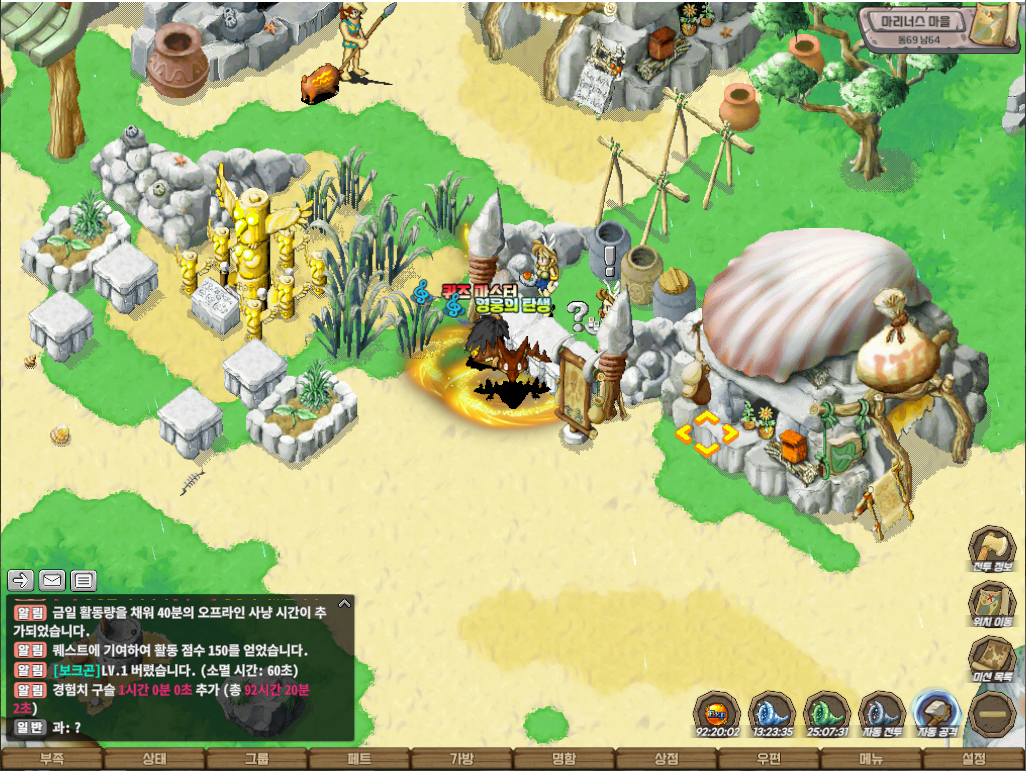Open the 명함 name card menu
This screenshot has height=771, width=1026.
coord(564,759)
